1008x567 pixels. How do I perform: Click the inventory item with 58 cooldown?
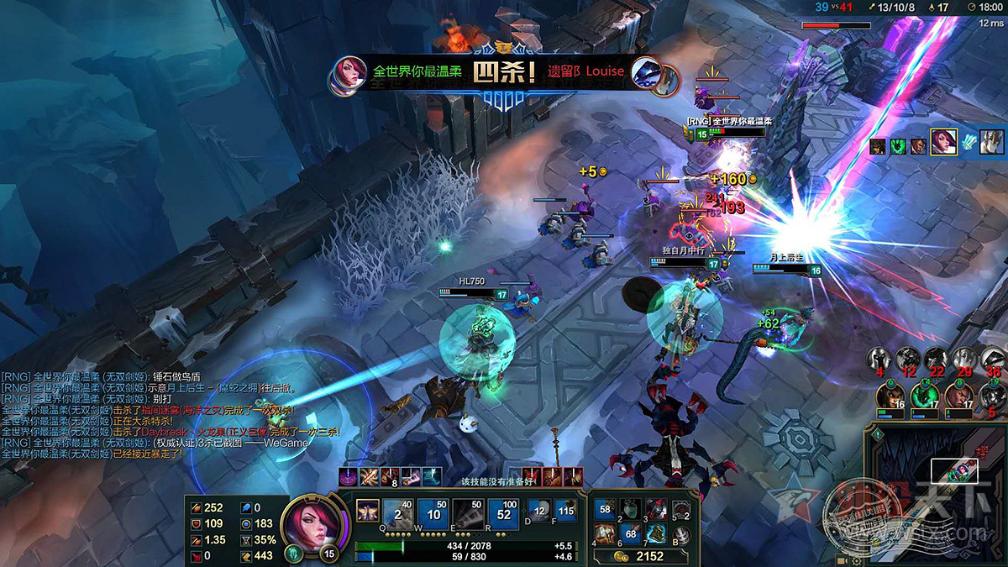click(605, 510)
